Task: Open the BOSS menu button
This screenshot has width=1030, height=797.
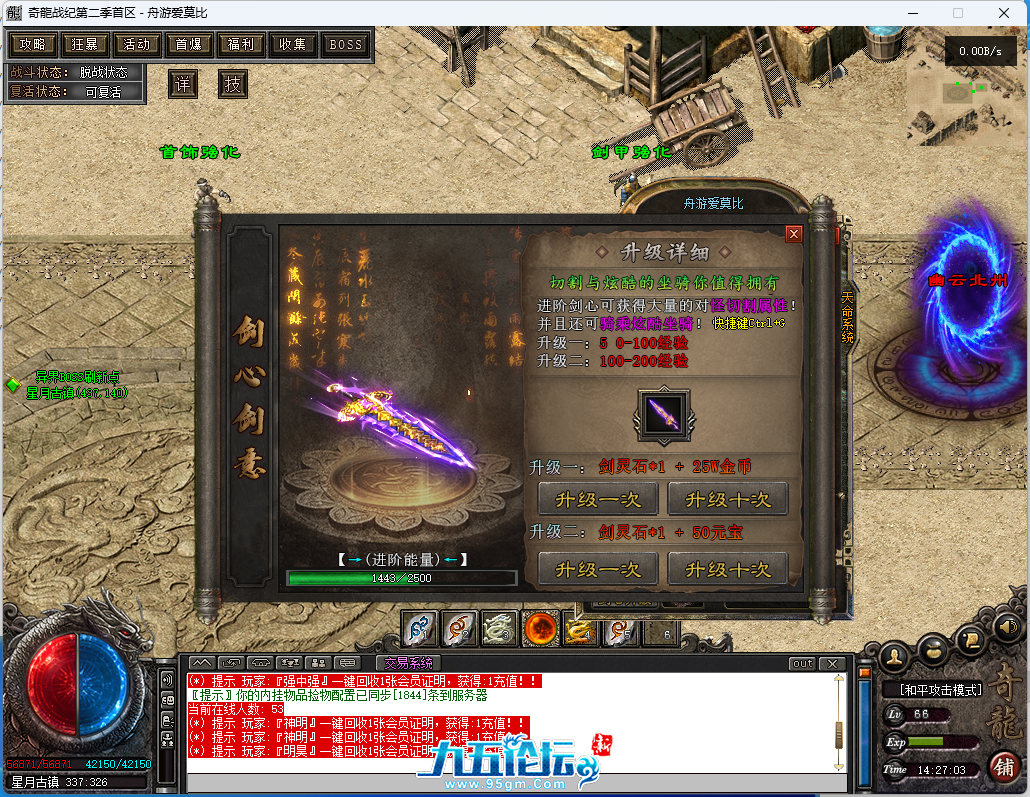Action: point(345,45)
